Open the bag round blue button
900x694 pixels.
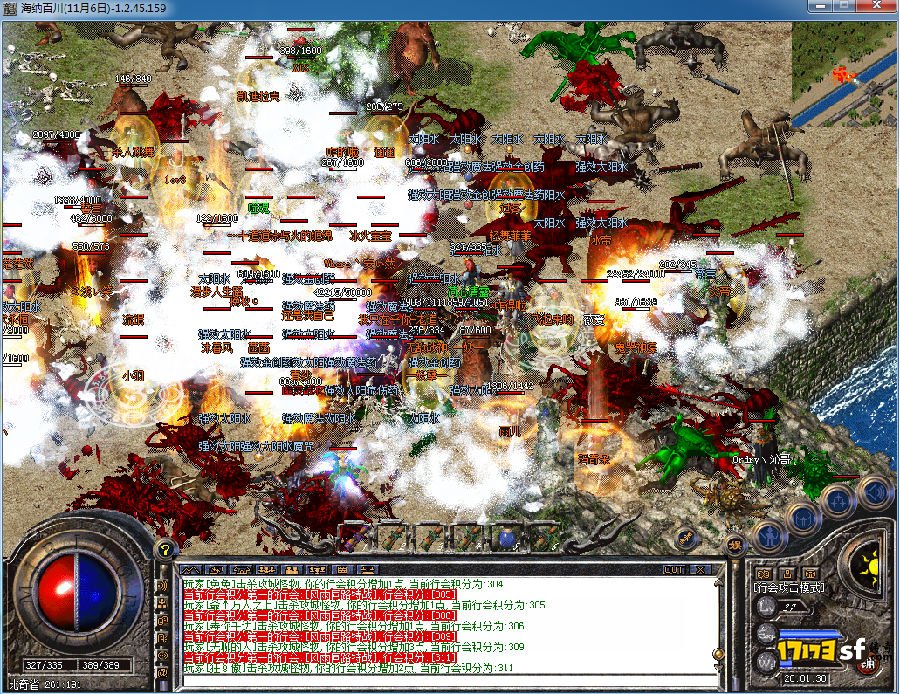pyautogui.click(x=803, y=518)
